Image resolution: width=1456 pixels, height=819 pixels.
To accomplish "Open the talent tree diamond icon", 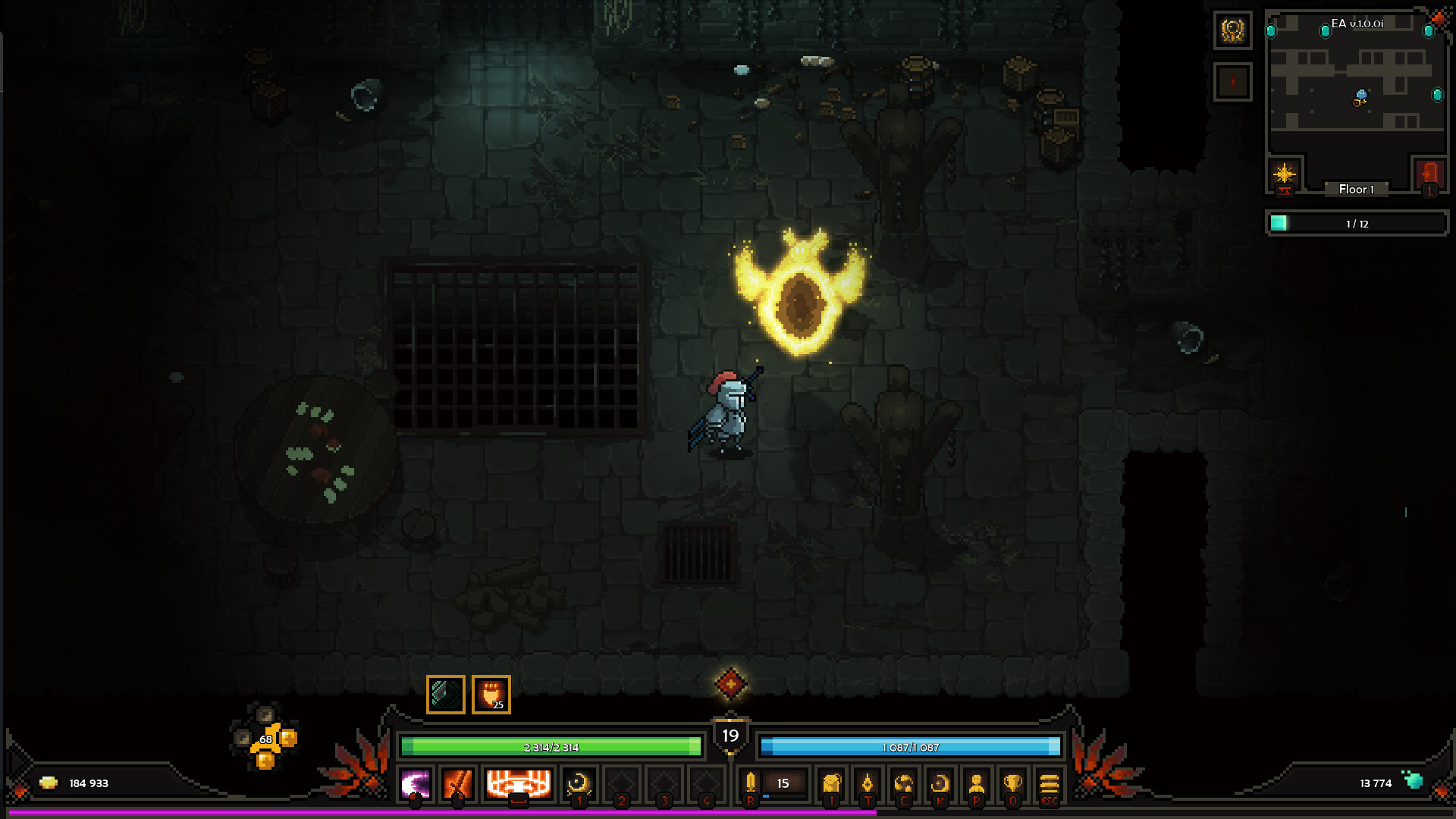I will click(x=868, y=783).
